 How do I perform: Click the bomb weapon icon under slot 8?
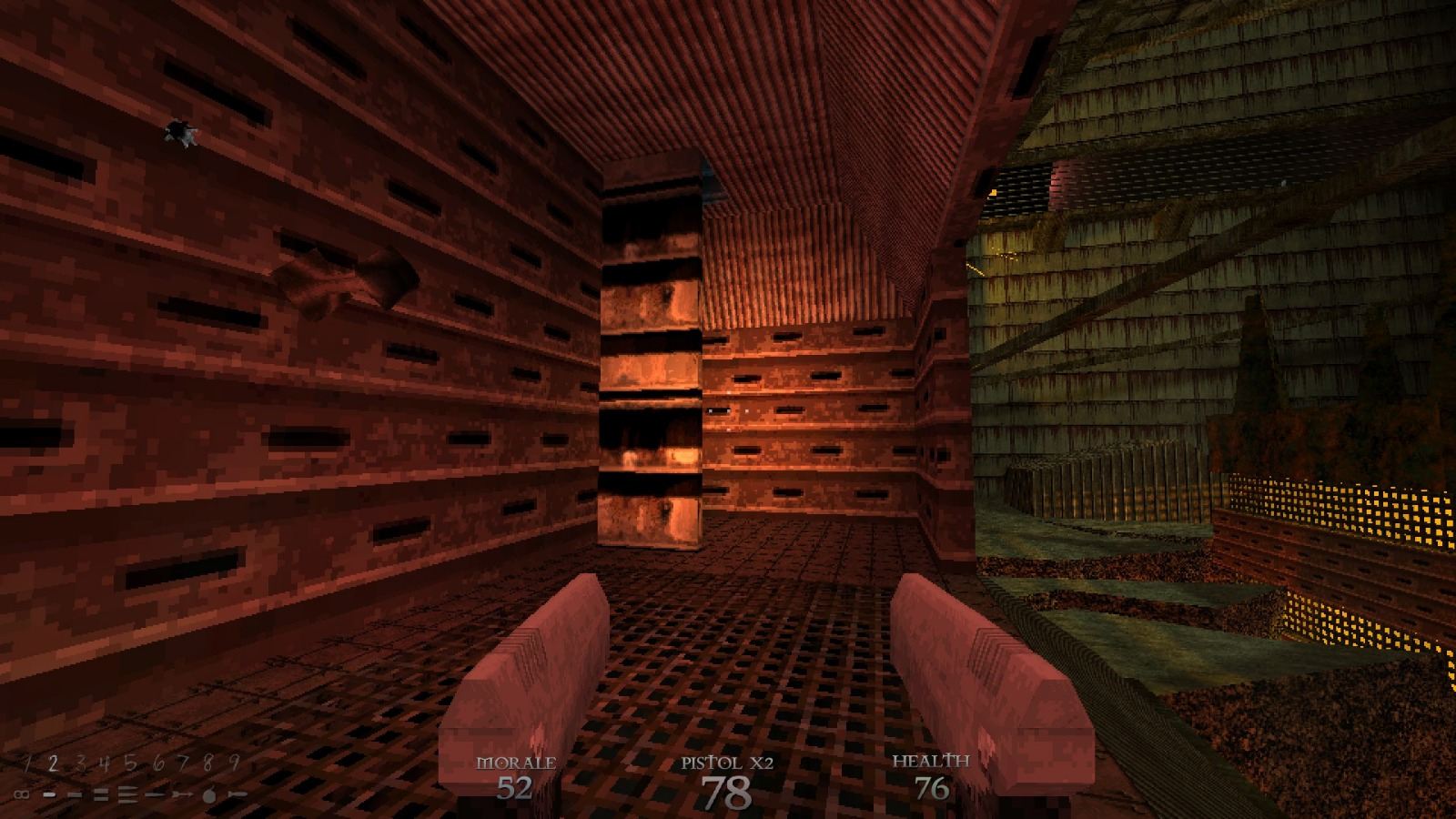[x=210, y=794]
